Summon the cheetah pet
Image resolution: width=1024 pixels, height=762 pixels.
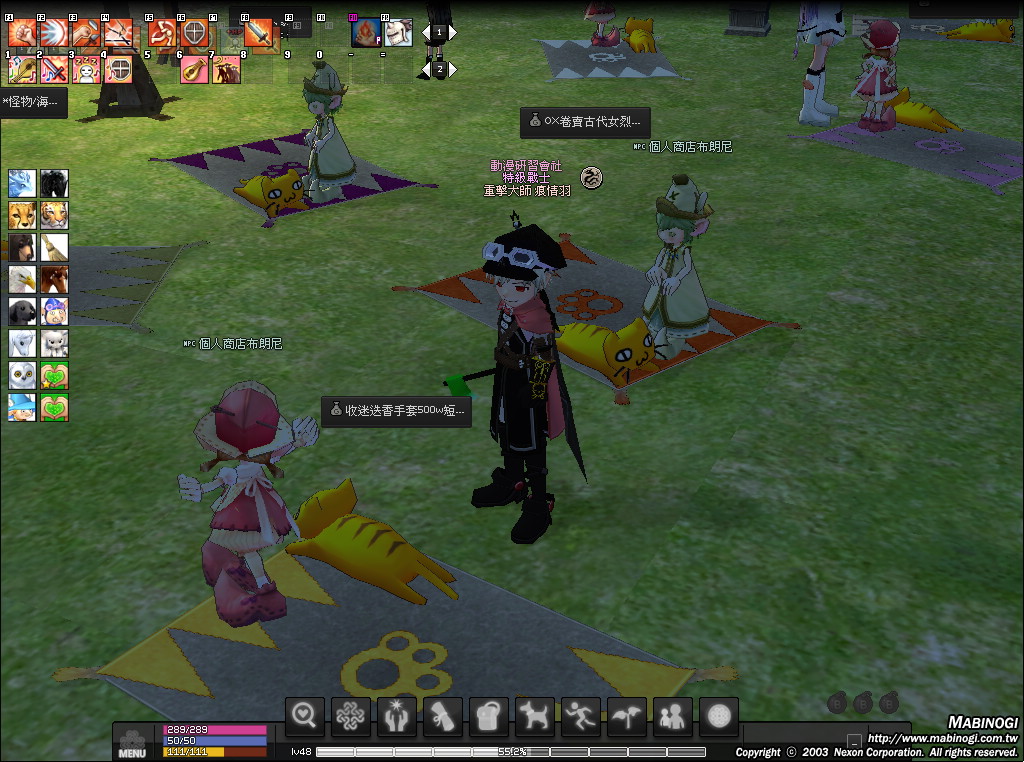[x=22, y=215]
